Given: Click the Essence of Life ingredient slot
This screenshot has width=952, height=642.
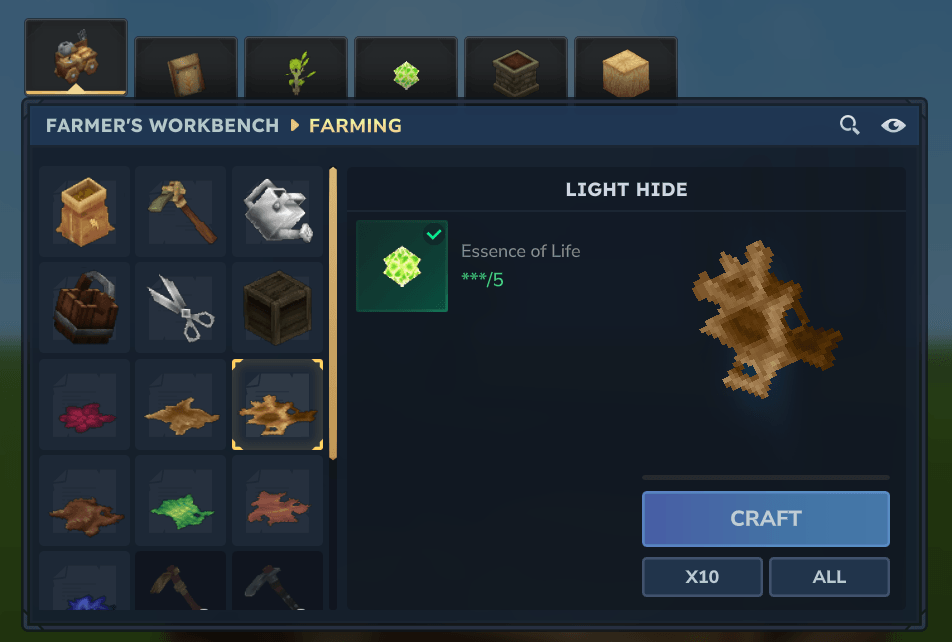Looking at the screenshot, I should click(402, 266).
